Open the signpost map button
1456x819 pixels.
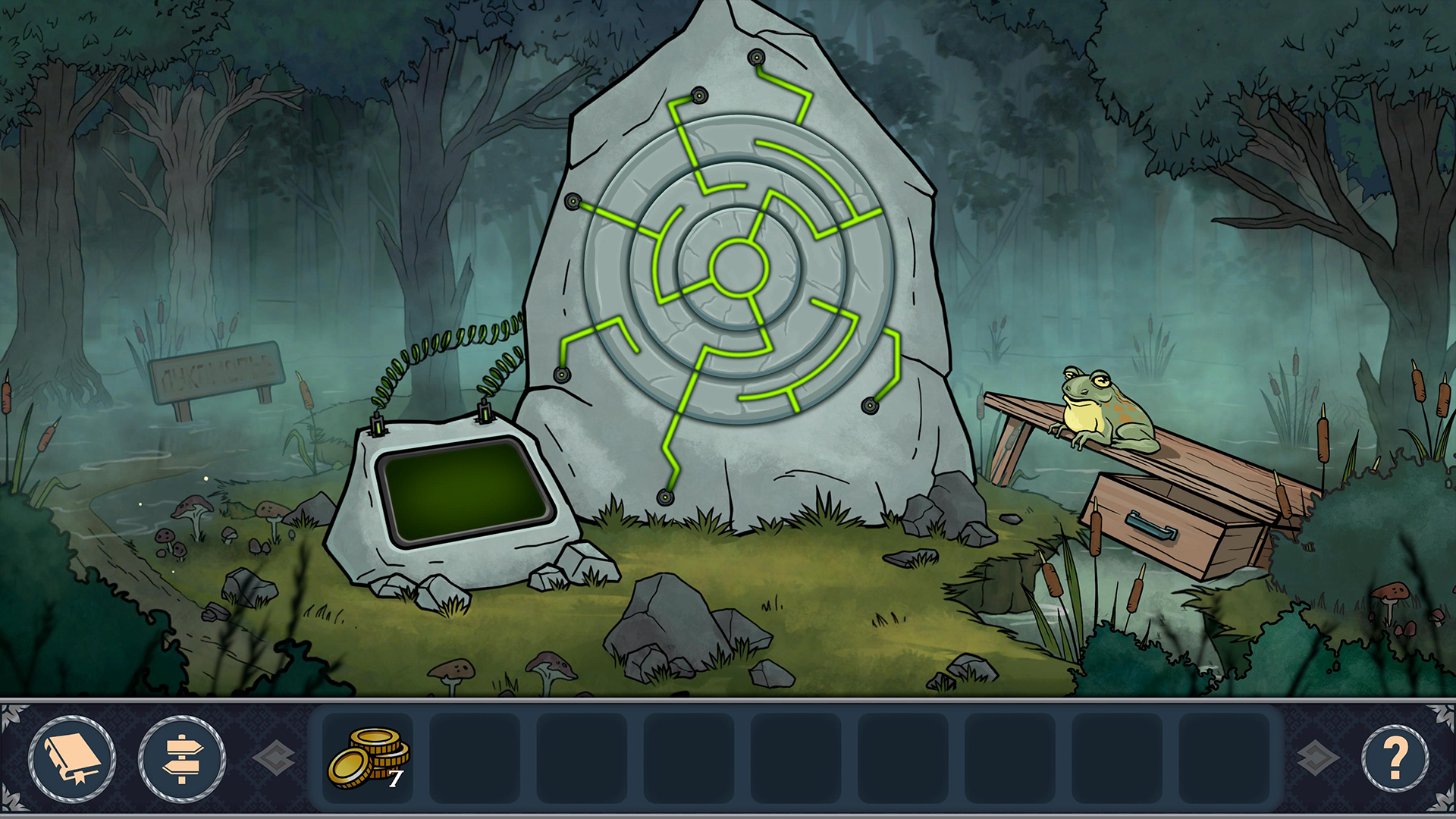(182, 758)
